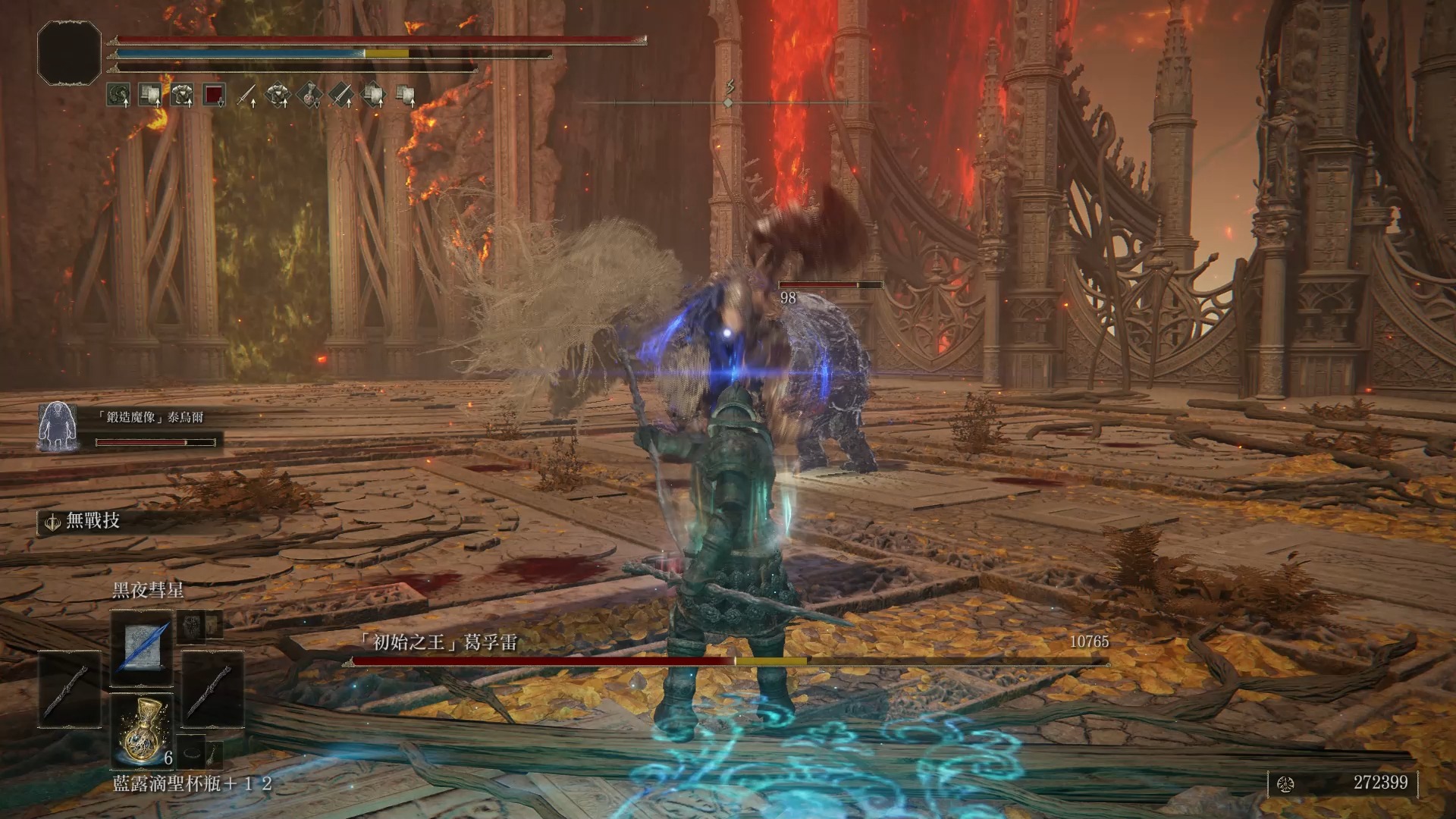Click the Tiche spirit summon portrait
Screen dimensions: 1456x819
(x=57, y=426)
